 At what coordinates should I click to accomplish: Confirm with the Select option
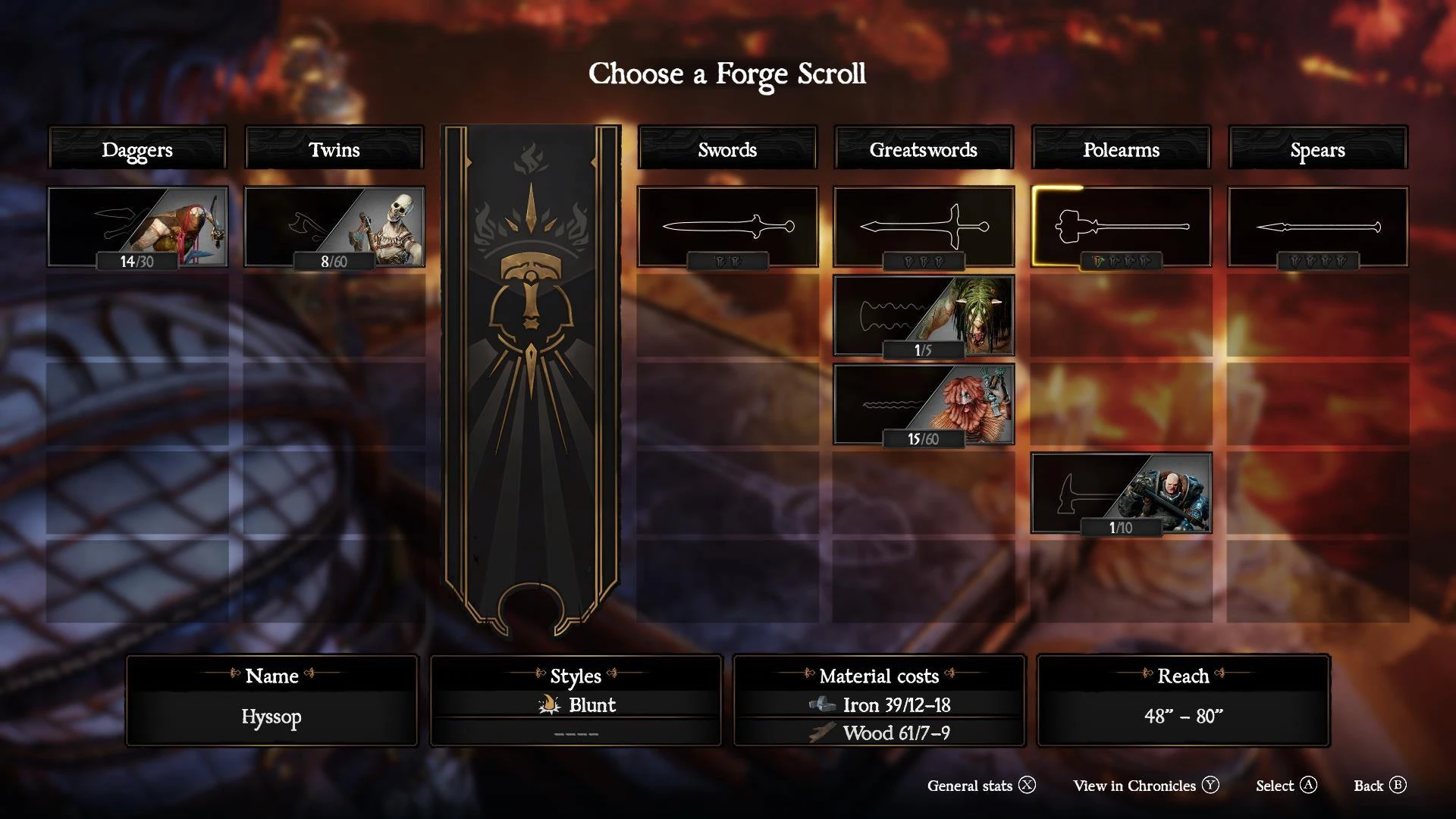(x=1286, y=786)
